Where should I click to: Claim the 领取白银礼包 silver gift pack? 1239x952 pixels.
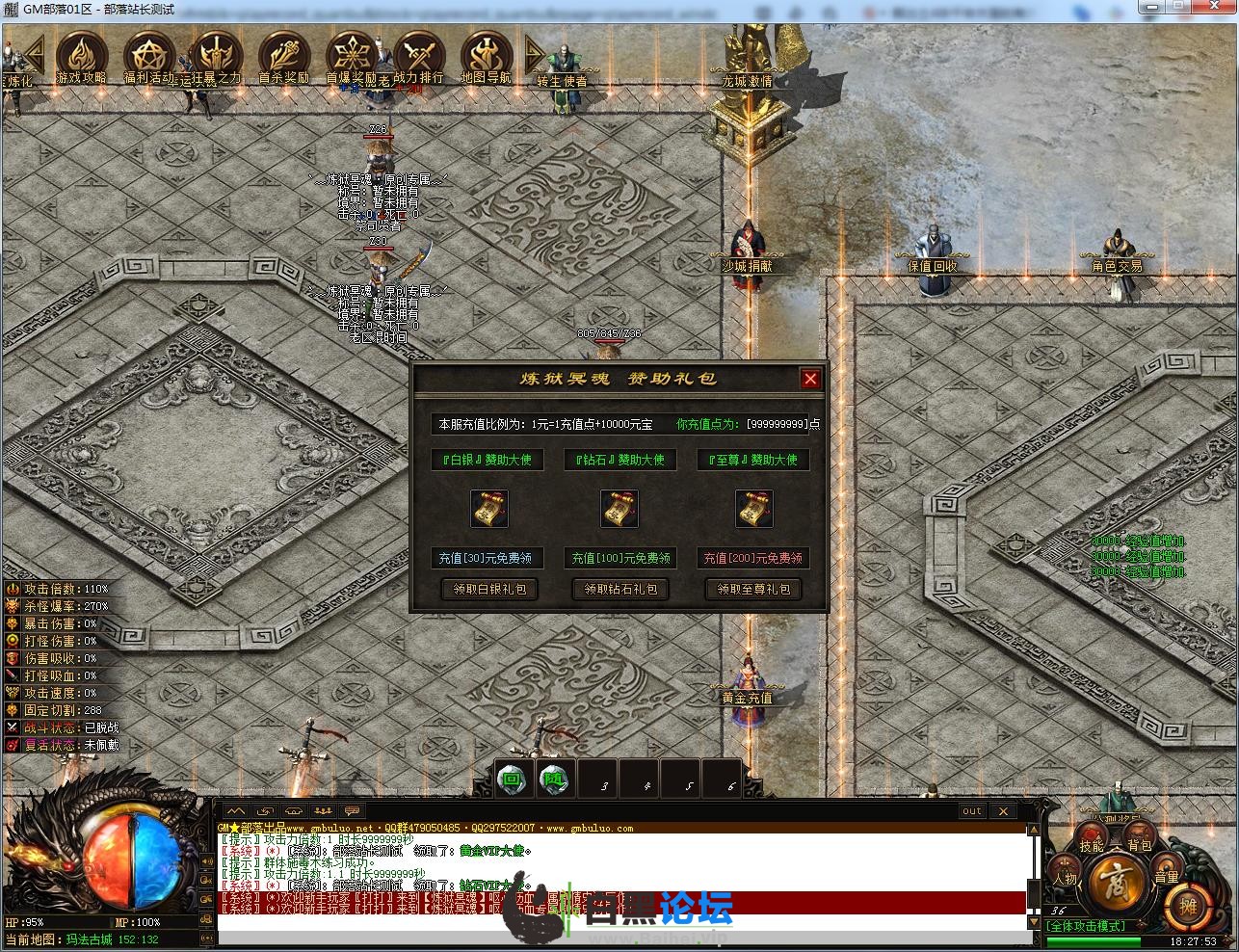(489, 589)
